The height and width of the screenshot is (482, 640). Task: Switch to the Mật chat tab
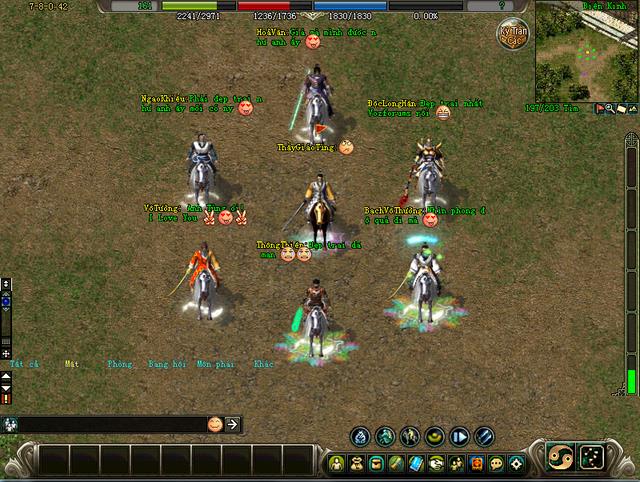coord(72,364)
